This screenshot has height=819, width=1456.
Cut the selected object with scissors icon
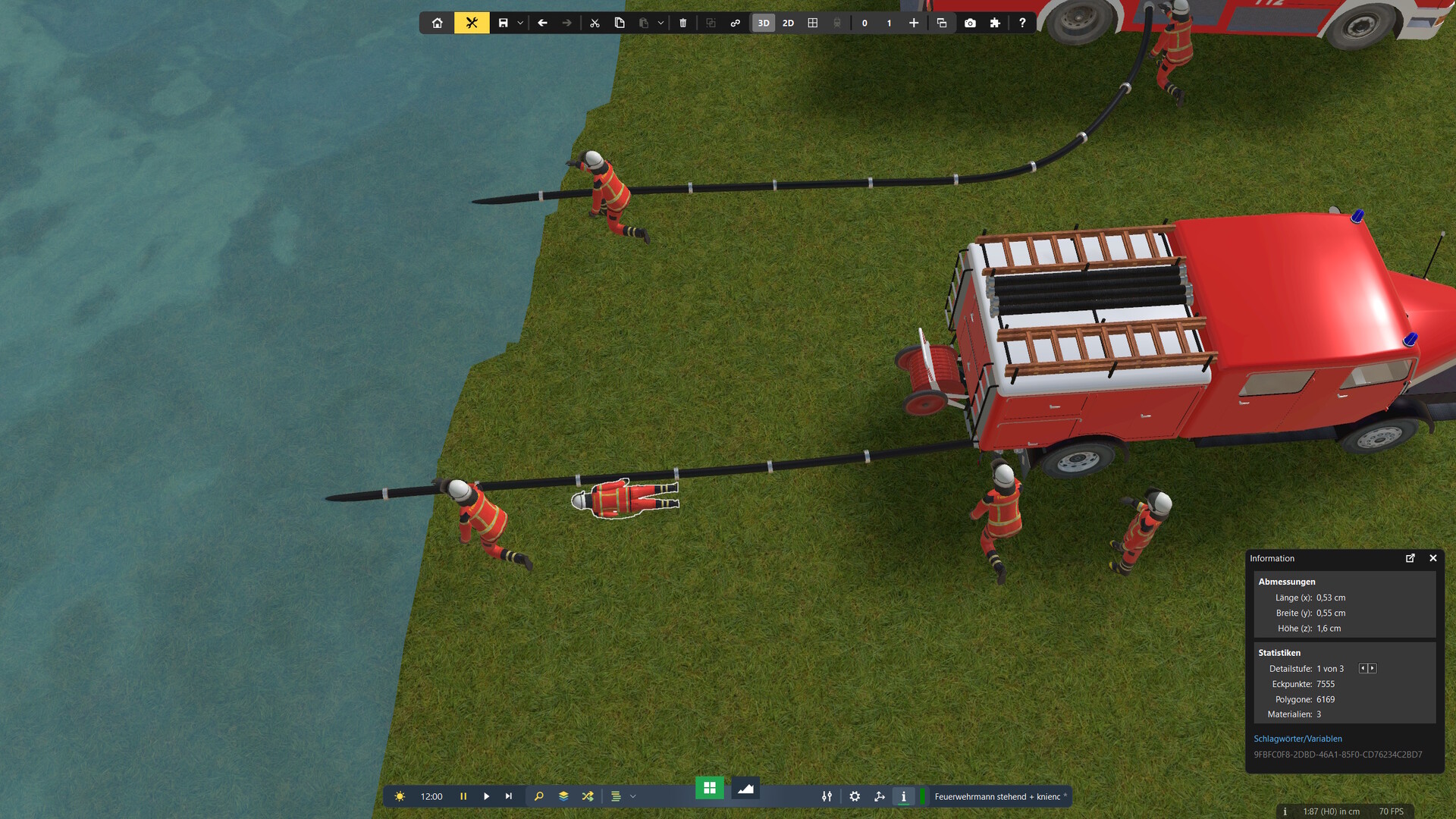tap(595, 23)
